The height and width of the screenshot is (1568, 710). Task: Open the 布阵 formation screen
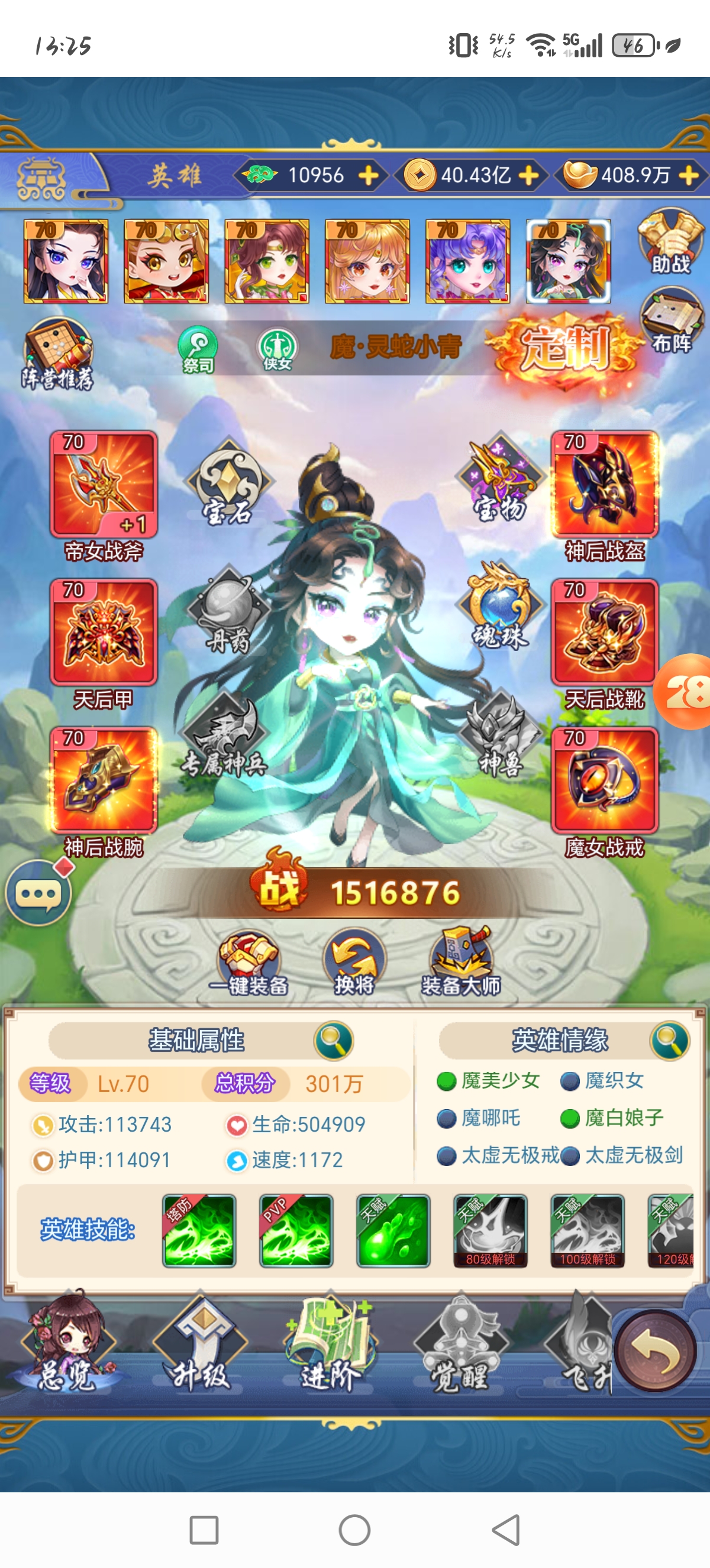click(x=671, y=322)
